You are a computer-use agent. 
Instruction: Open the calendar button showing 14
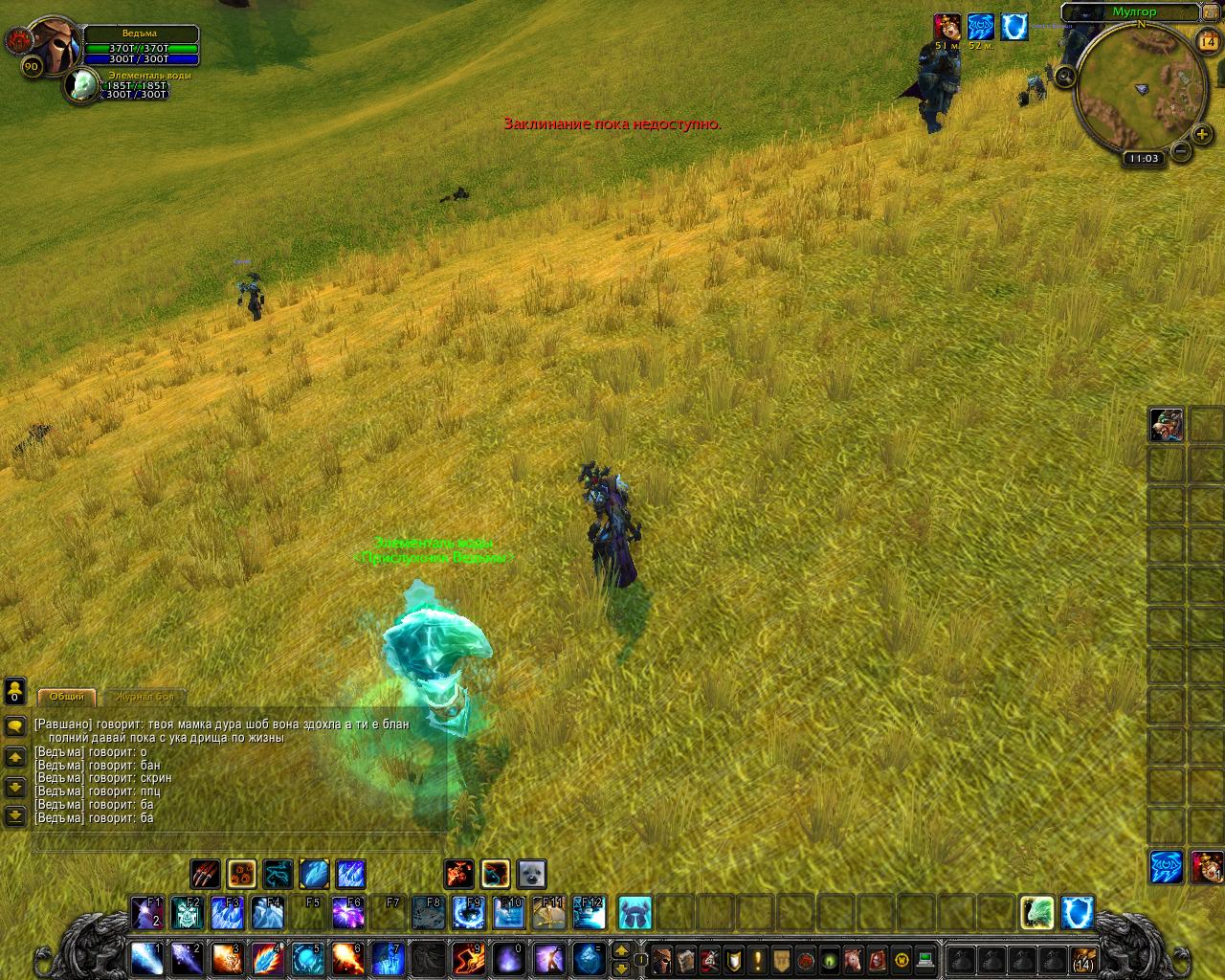[1207, 41]
